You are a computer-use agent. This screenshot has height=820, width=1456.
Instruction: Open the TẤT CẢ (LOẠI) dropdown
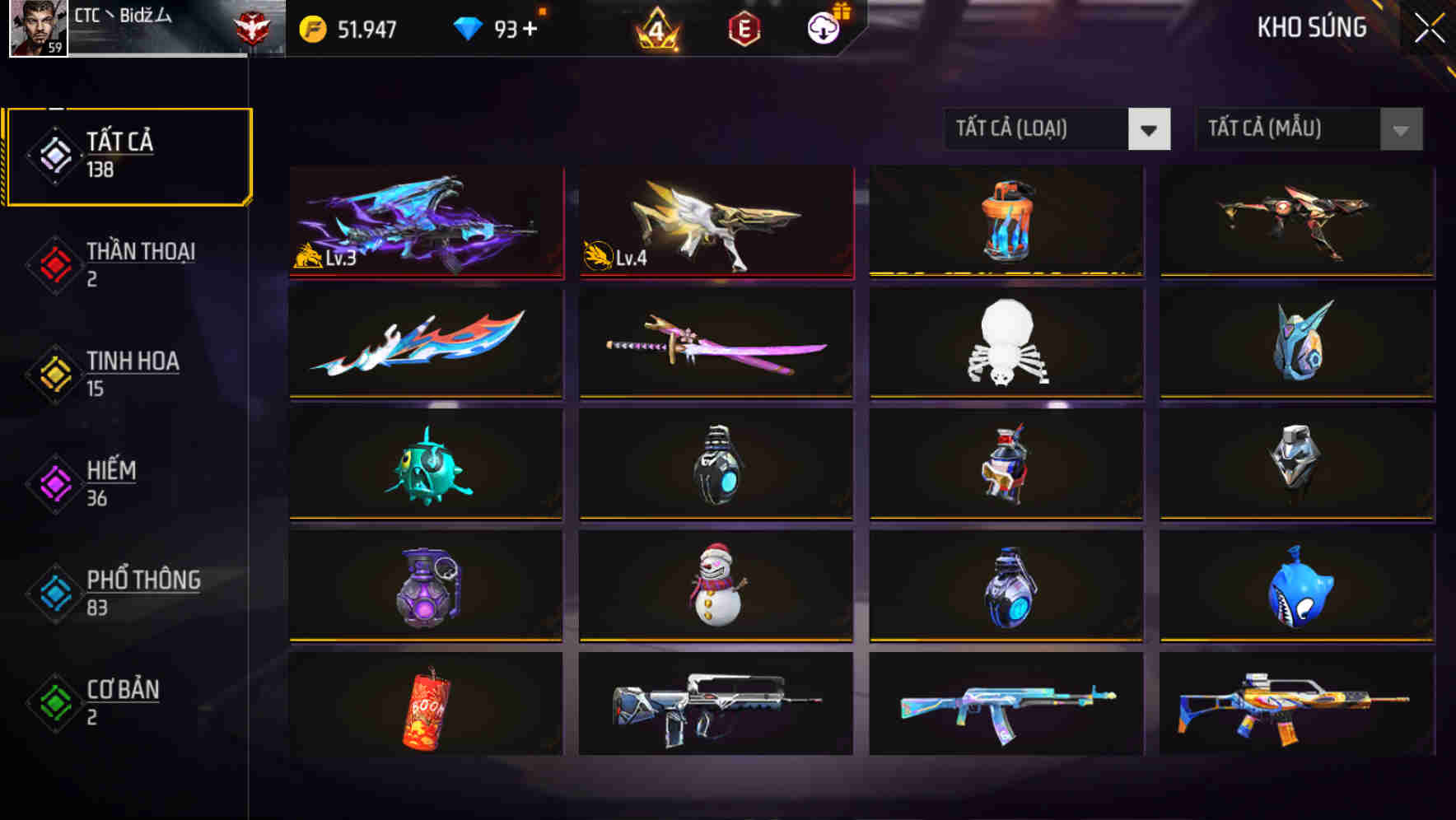pos(1058,130)
